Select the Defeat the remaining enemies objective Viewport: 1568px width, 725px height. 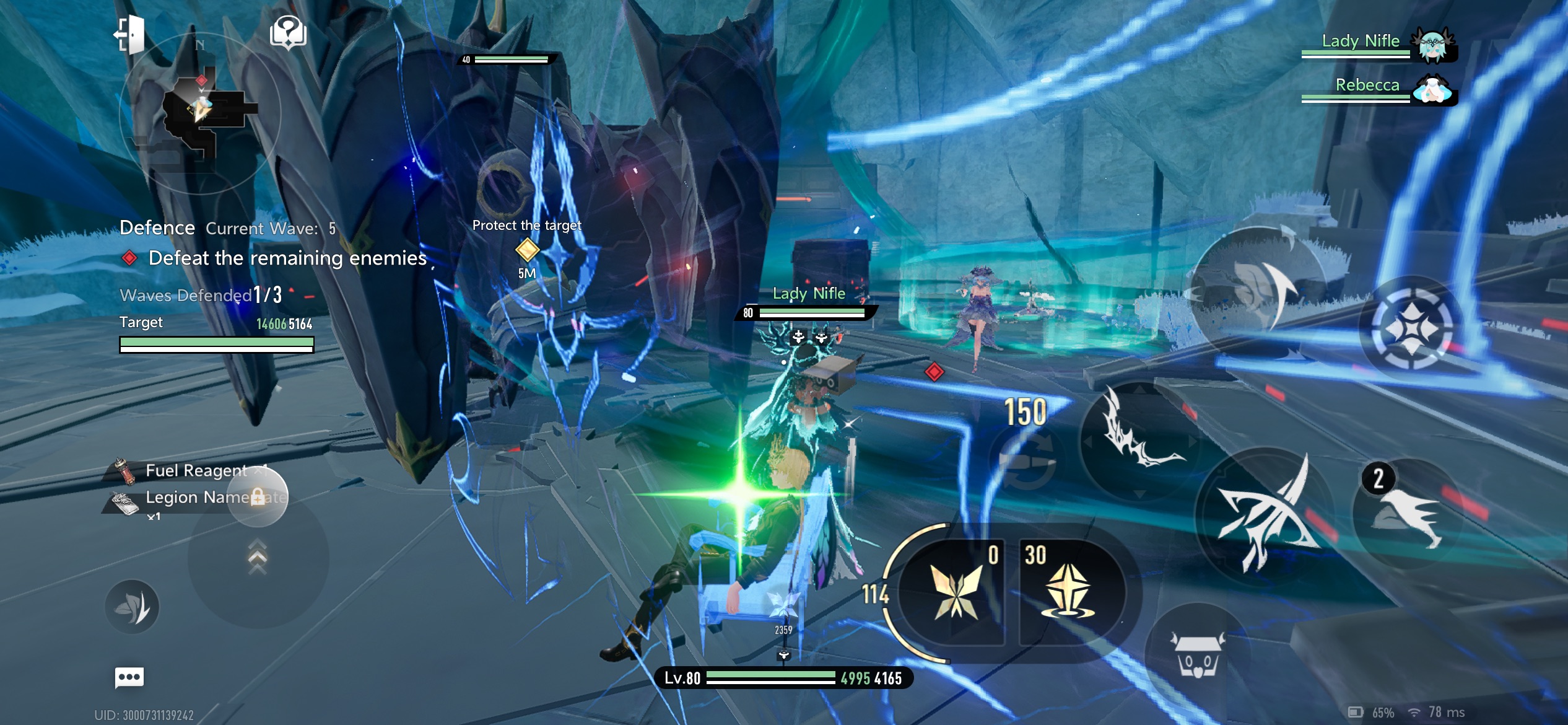click(287, 258)
